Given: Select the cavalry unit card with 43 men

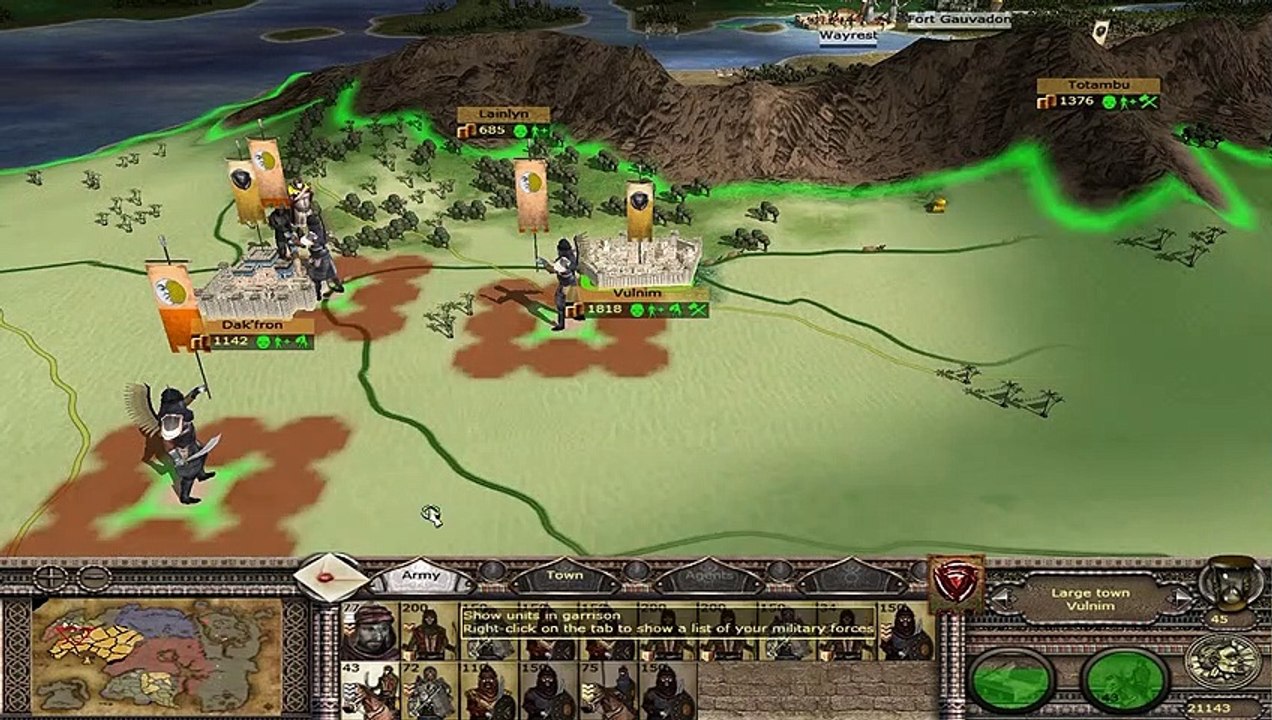Looking at the screenshot, I should [x=369, y=690].
